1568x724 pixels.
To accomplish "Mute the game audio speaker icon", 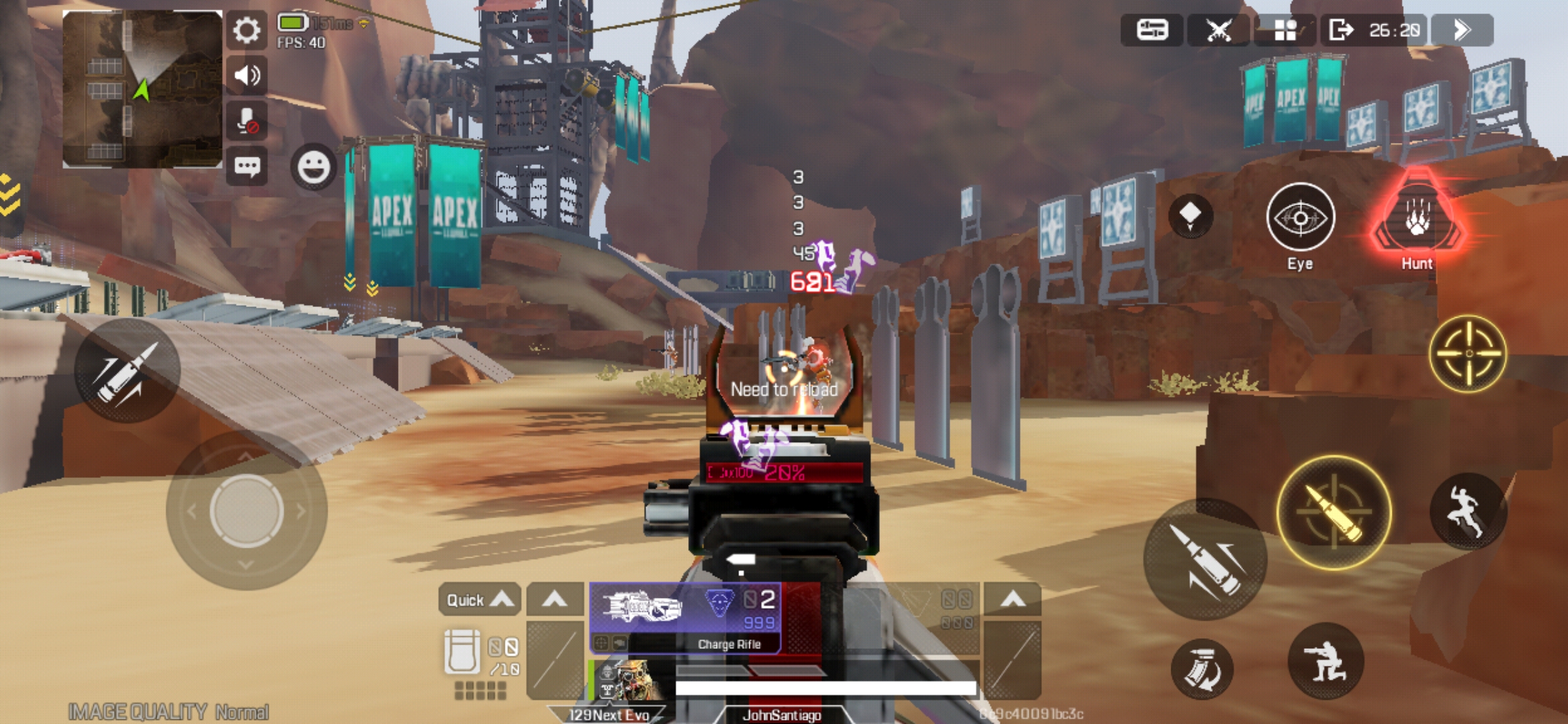I will tap(247, 76).
